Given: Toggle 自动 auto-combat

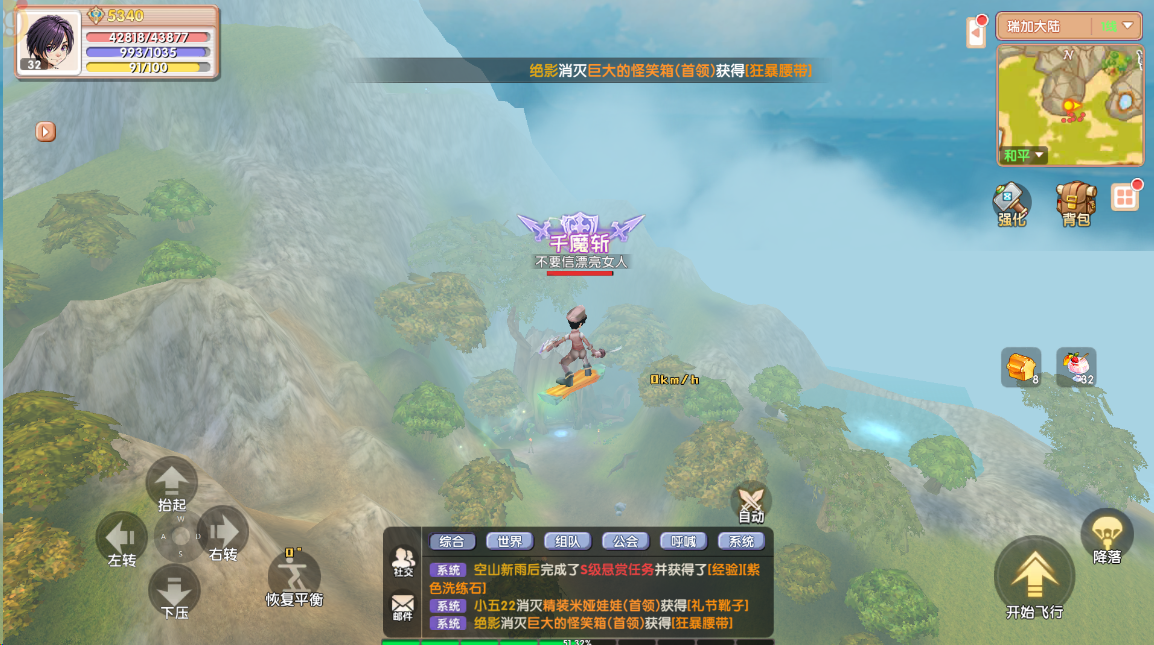Looking at the screenshot, I should tap(751, 501).
